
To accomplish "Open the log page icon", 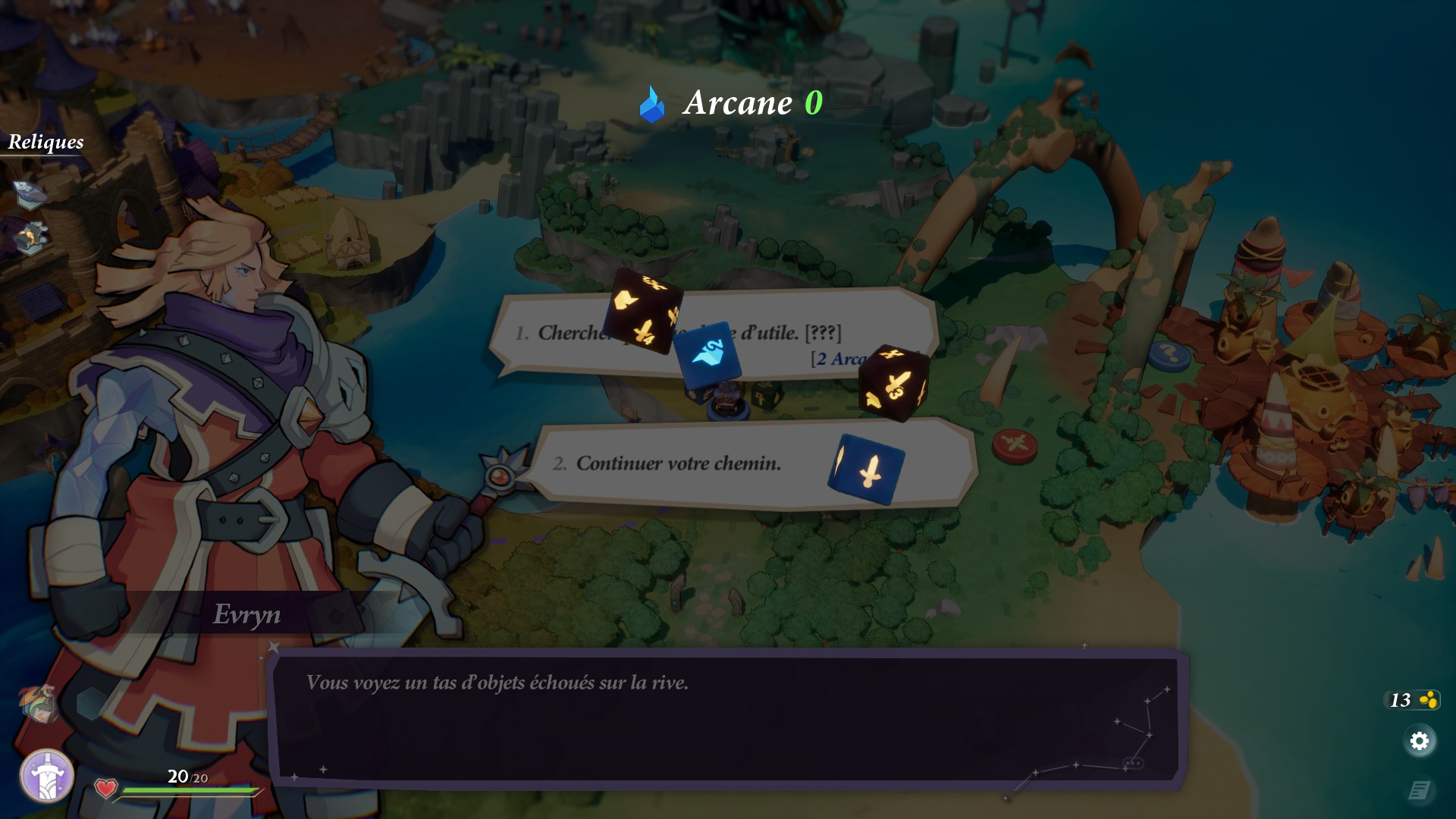I will click(1419, 791).
